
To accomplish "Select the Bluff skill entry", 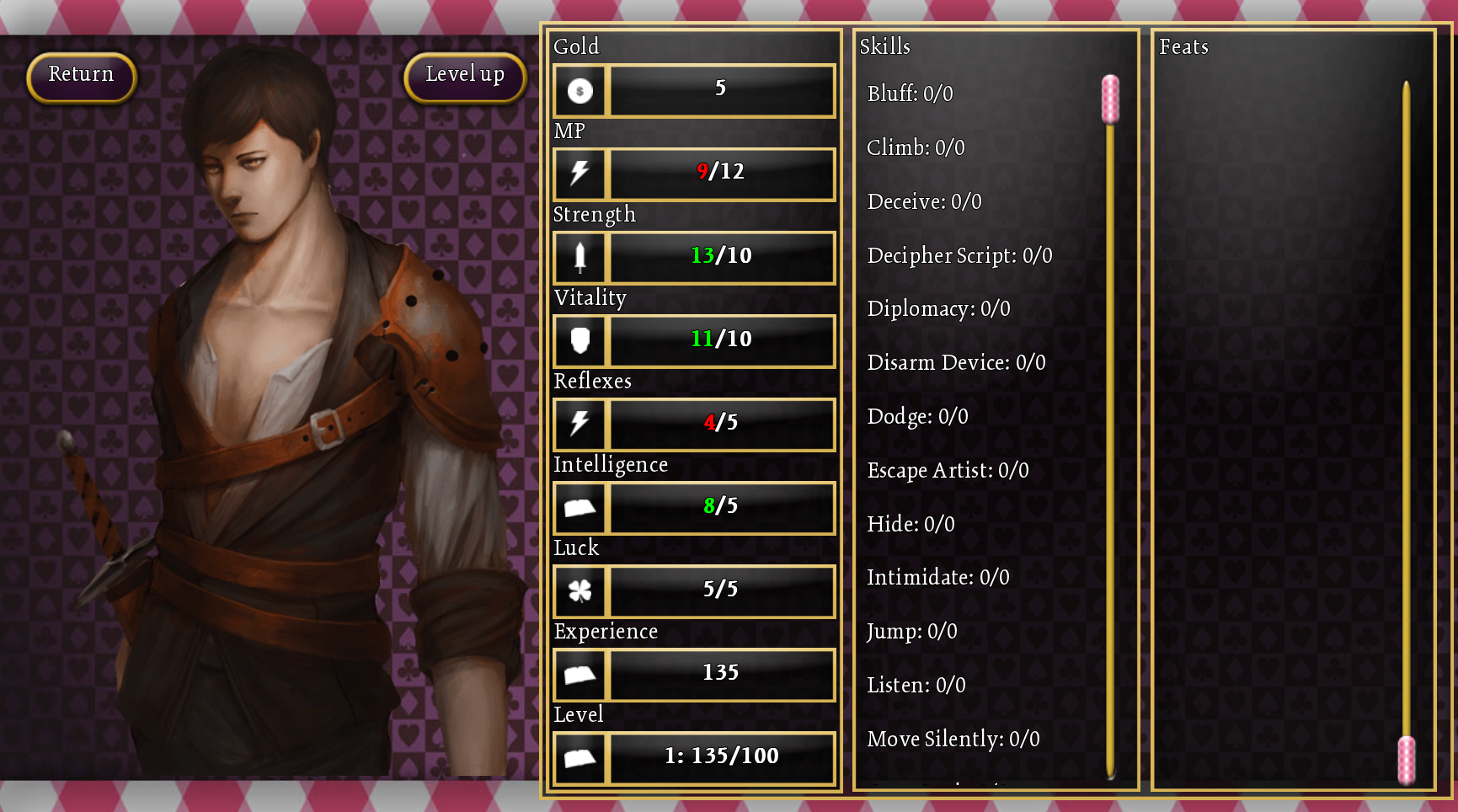I will coord(910,93).
